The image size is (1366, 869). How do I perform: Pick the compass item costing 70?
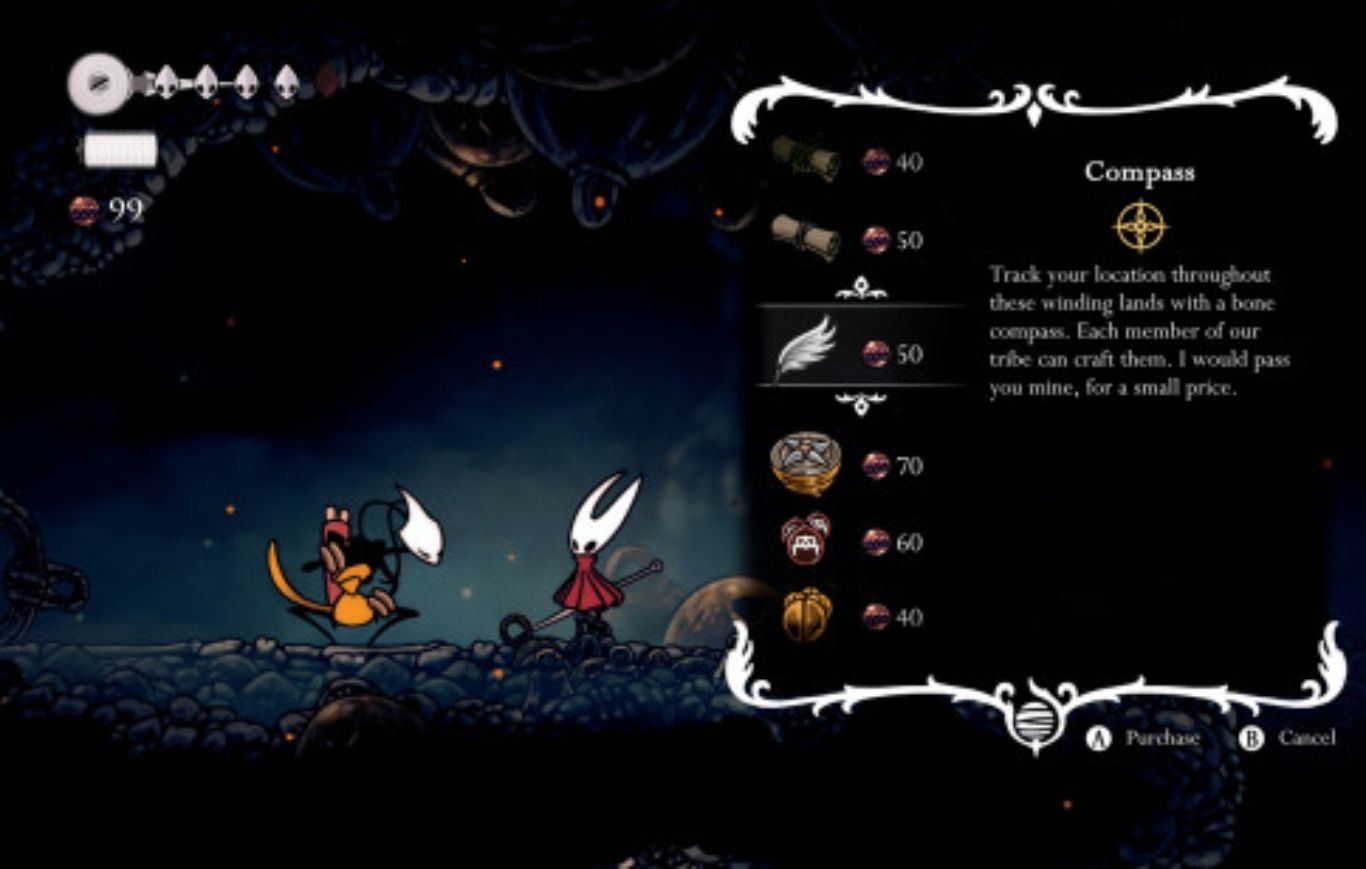click(805, 464)
